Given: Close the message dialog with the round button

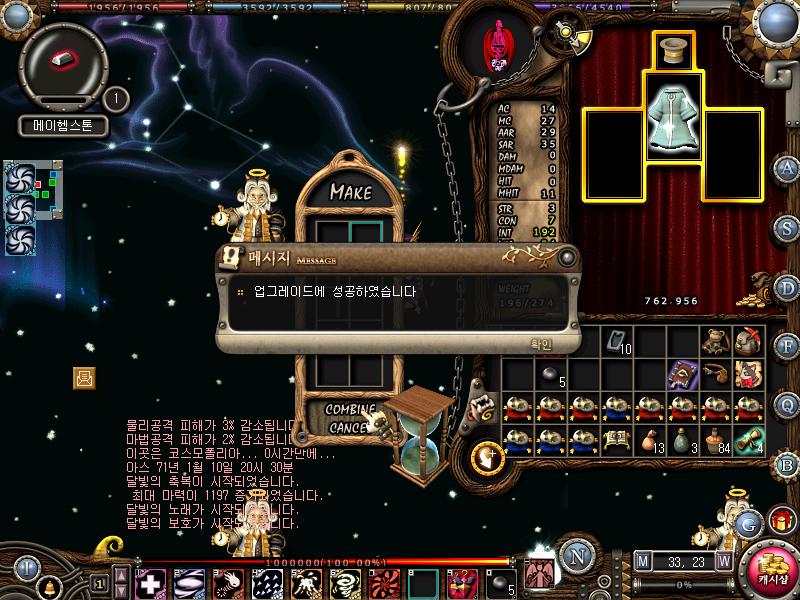Looking at the screenshot, I should [568, 257].
